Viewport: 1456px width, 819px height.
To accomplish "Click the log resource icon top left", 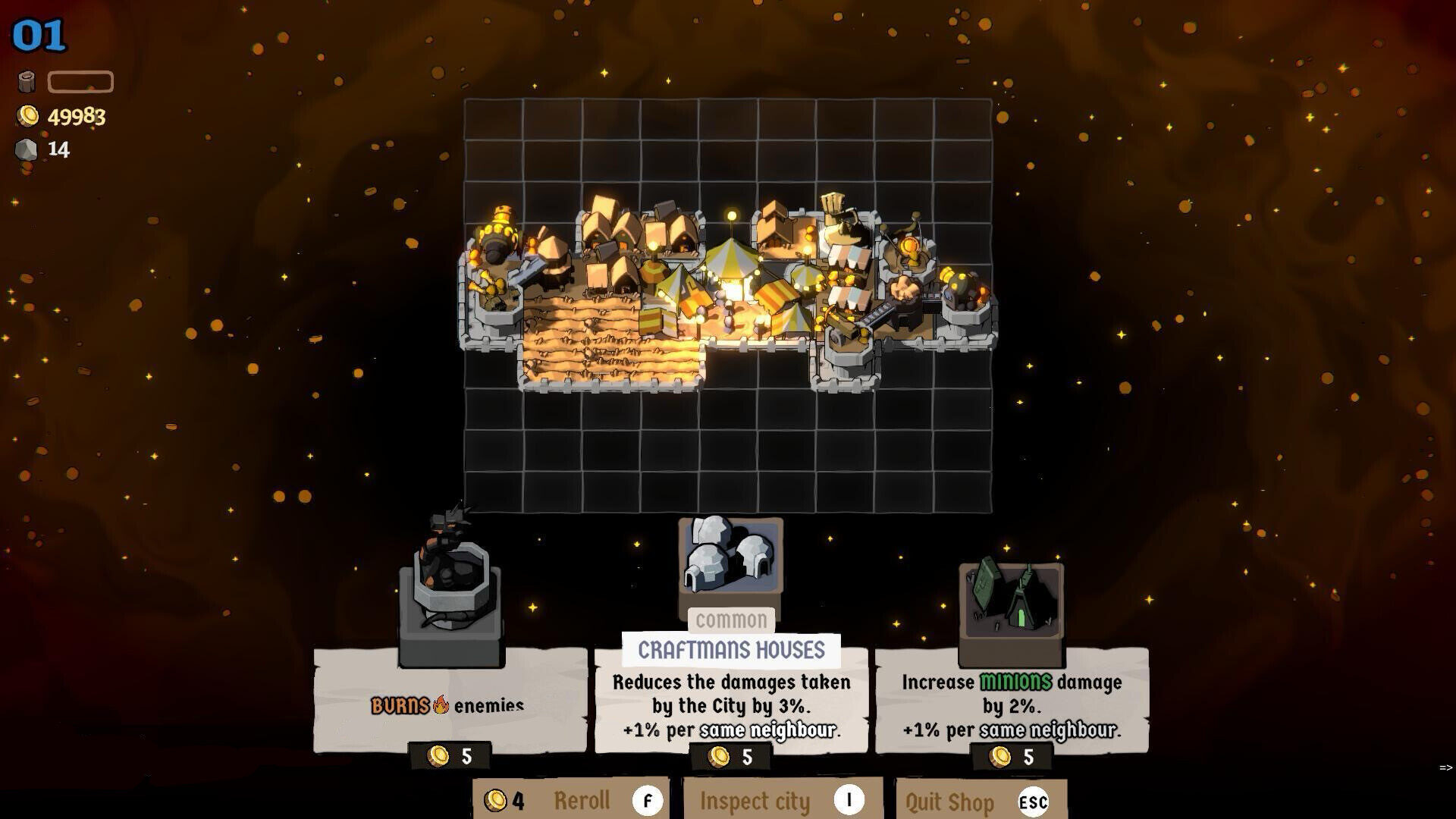I will tap(28, 81).
